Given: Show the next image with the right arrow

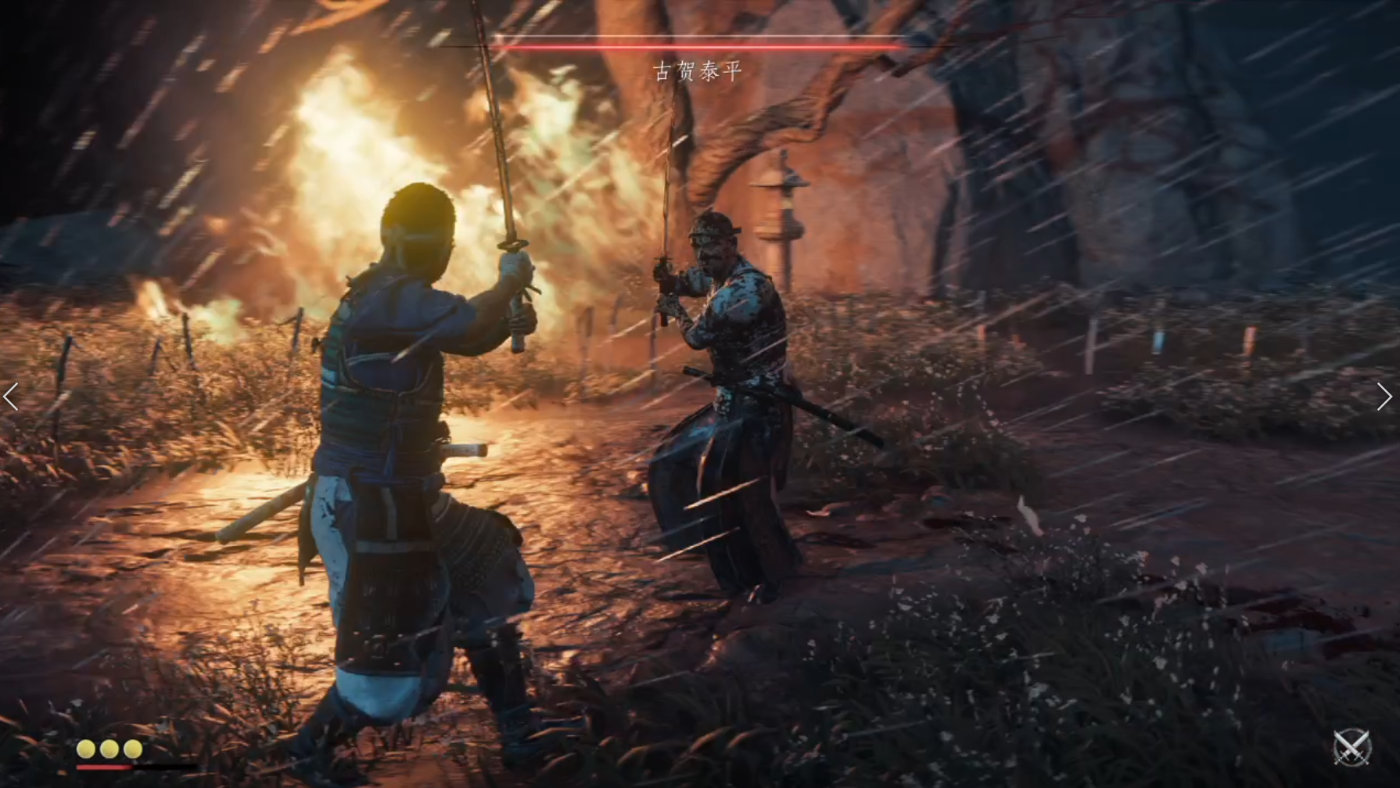Looking at the screenshot, I should [x=1384, y=397].
